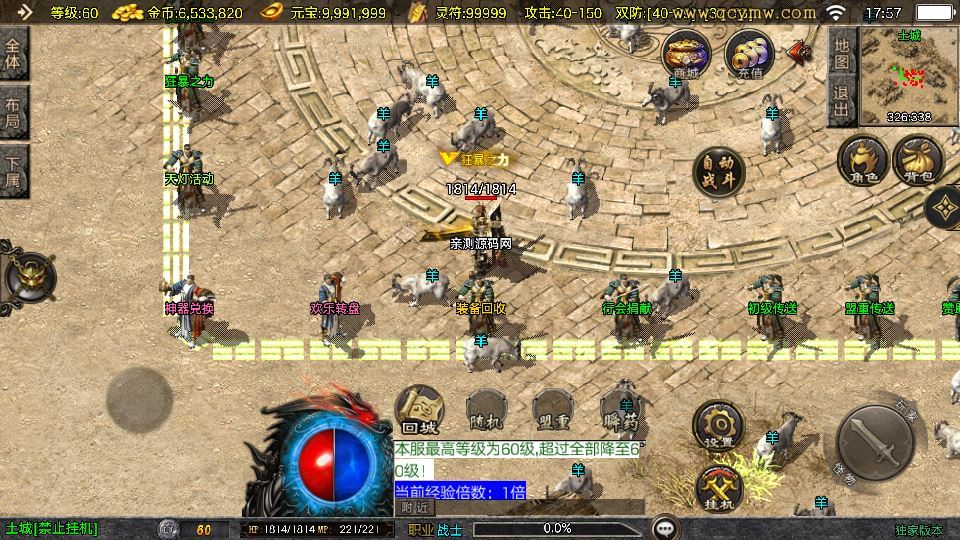Select the 下属 tab
Viewport: 960px width, 540px height.
pos(13,171)
